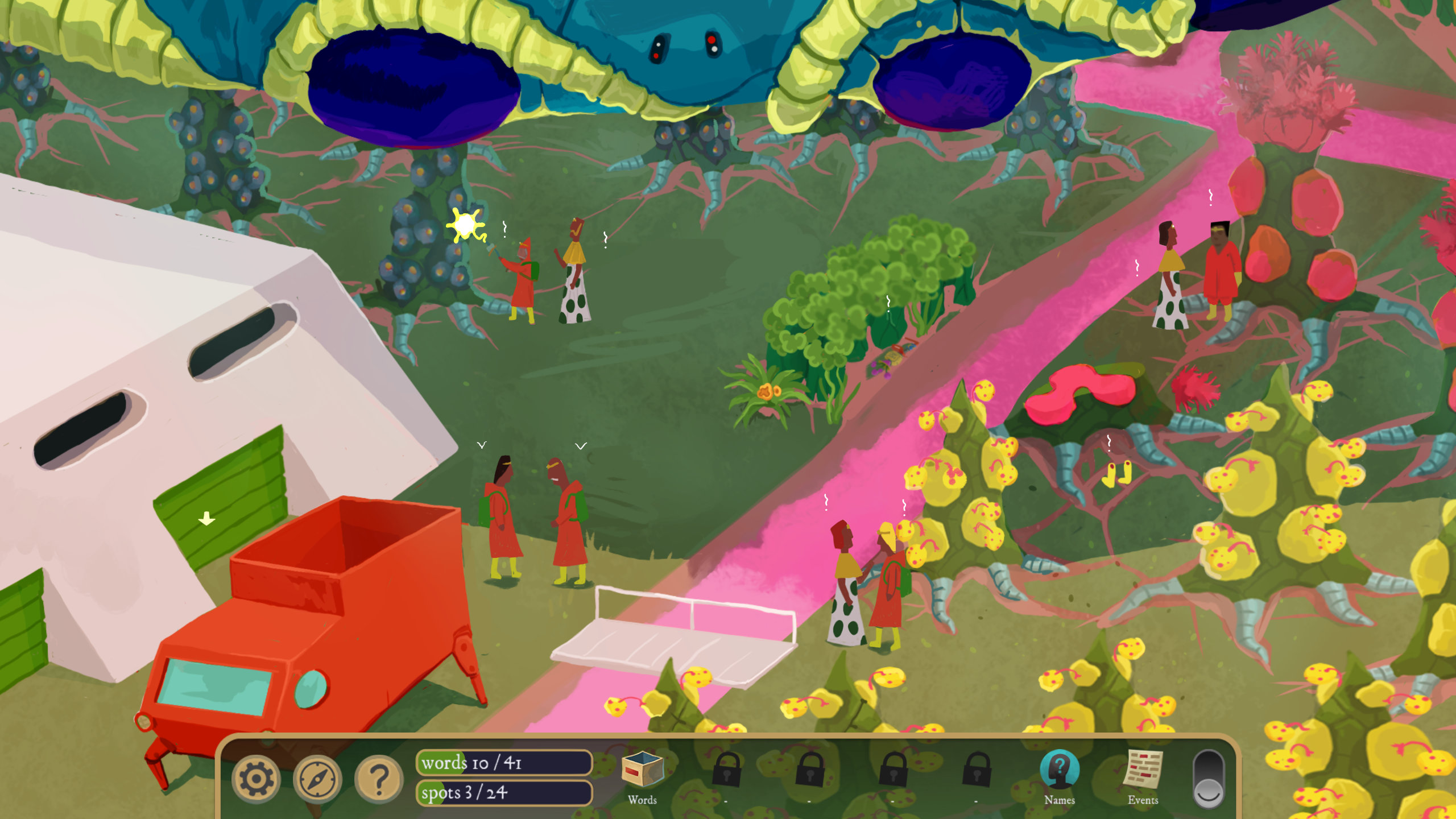Open the Events log
Viewport: 1456px width, 819px height.
coord(1143,771)
